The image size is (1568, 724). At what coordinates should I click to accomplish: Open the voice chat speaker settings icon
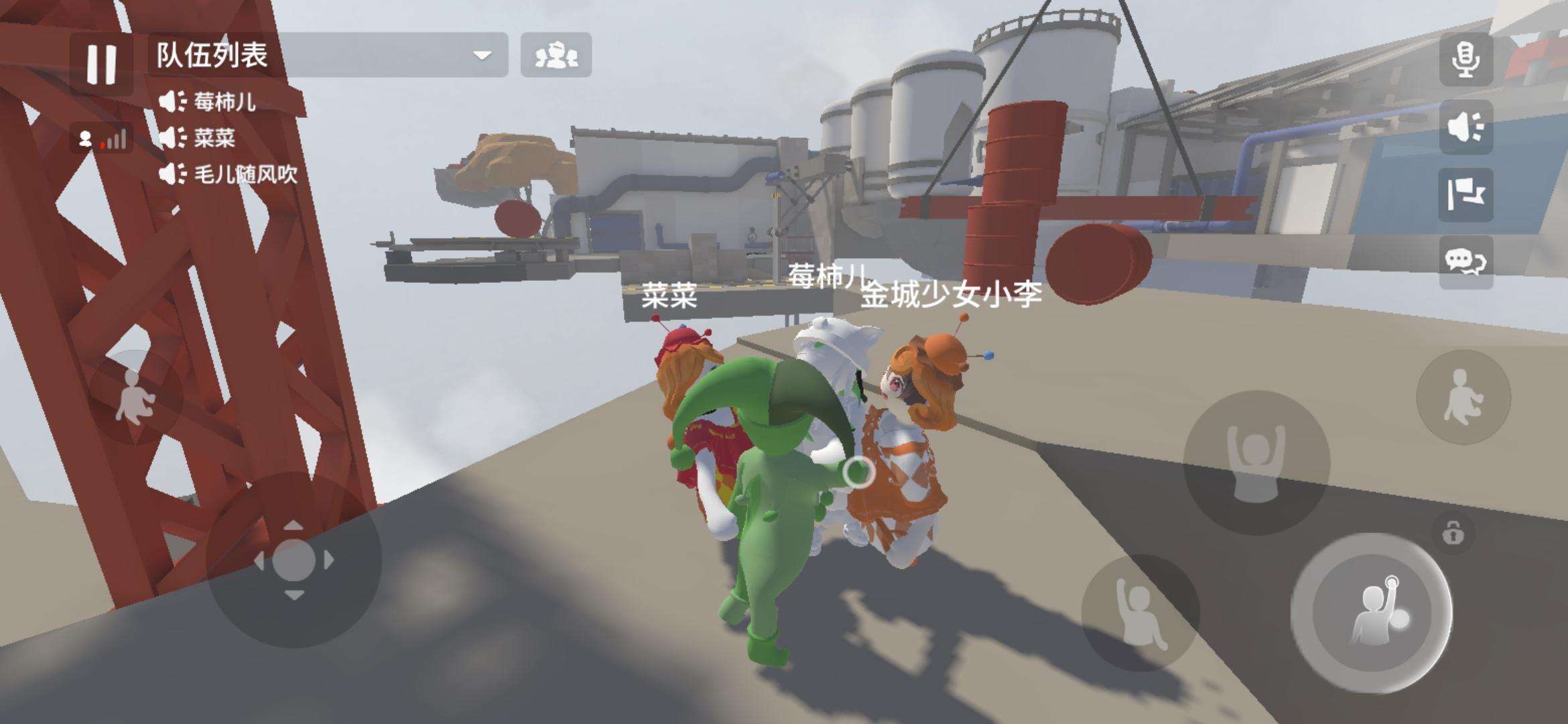tap(1467, 125)
